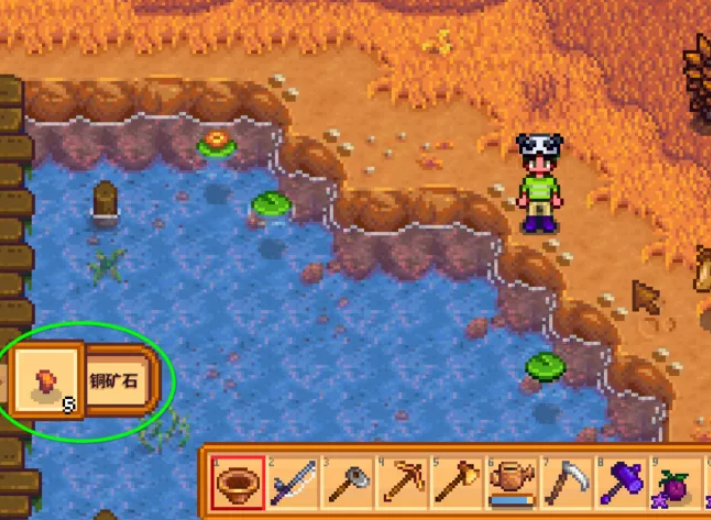Equip the fishing rod slot

point(293,484)
